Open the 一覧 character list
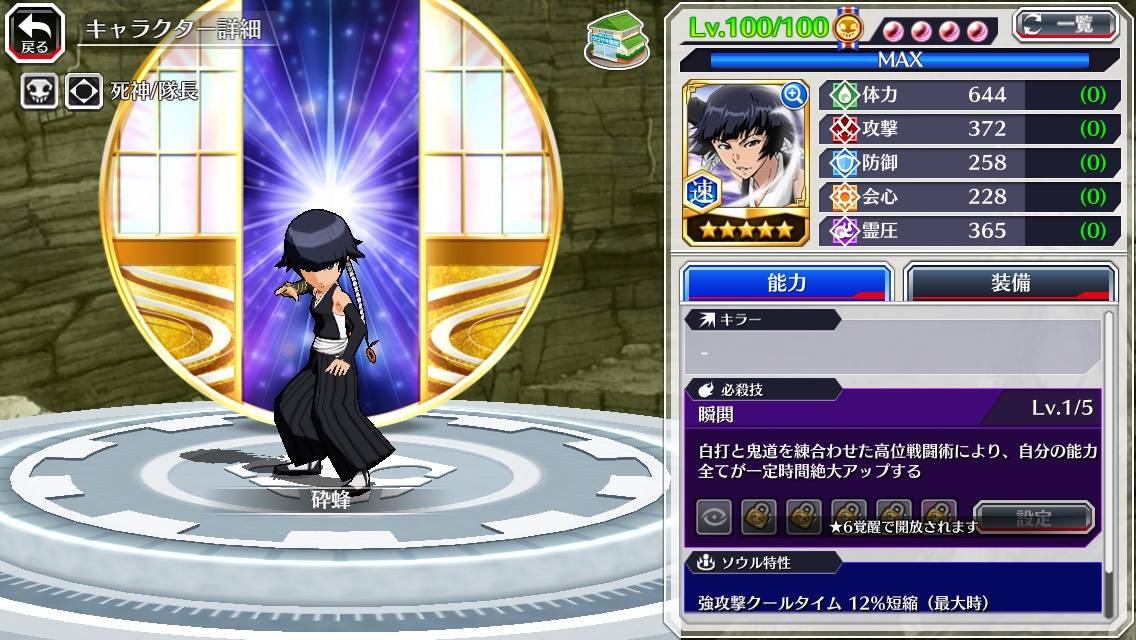 pos(1066,24)
